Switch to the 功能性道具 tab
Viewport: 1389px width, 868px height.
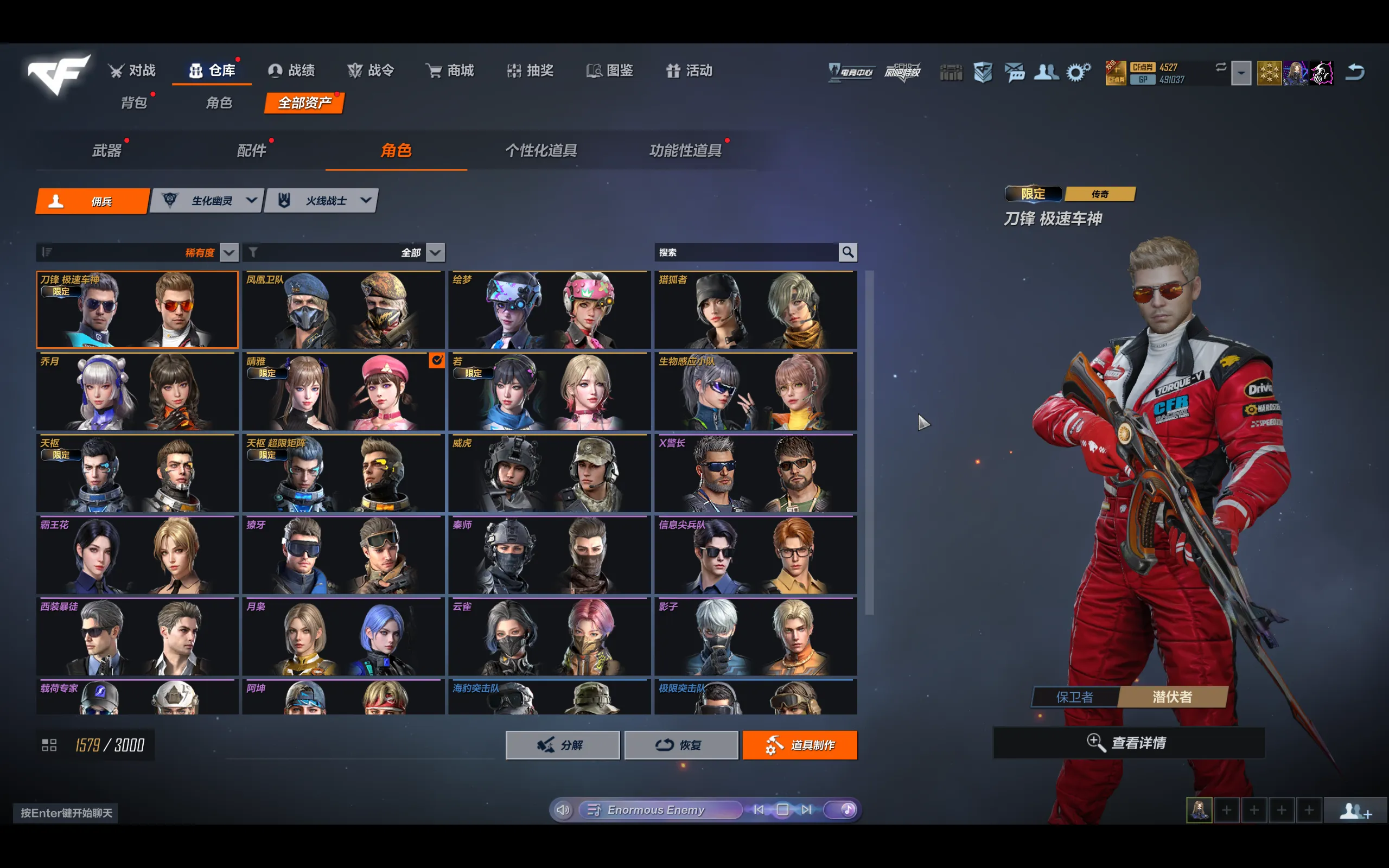(685, 150)
